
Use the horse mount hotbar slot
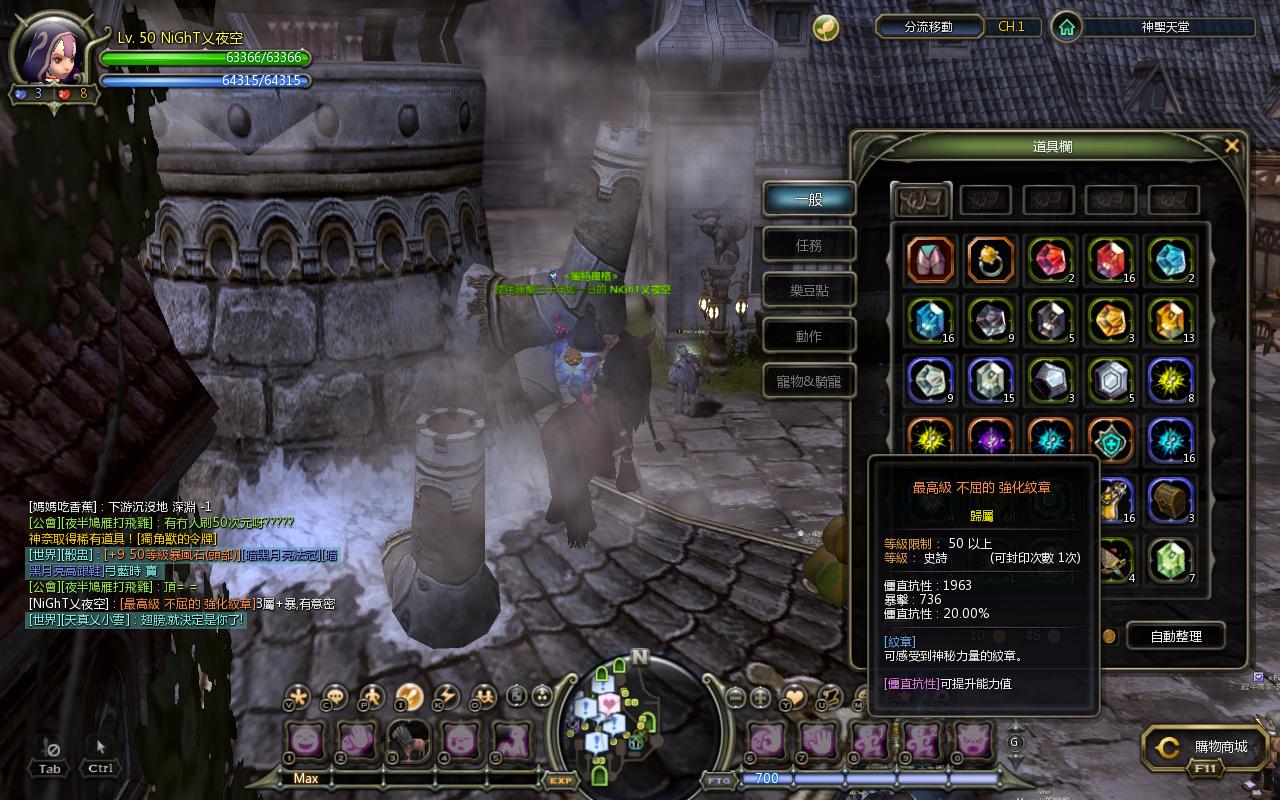409,741
